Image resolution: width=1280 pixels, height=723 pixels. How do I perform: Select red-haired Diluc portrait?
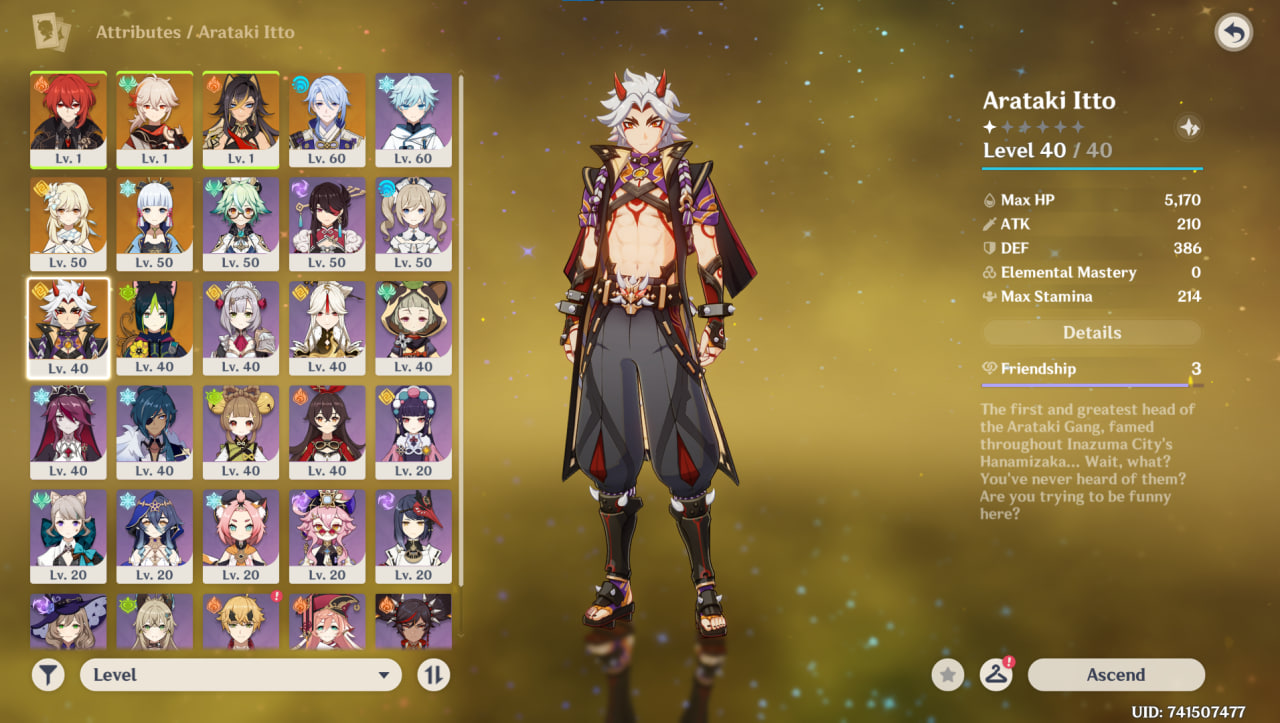[x=69, y=118]
